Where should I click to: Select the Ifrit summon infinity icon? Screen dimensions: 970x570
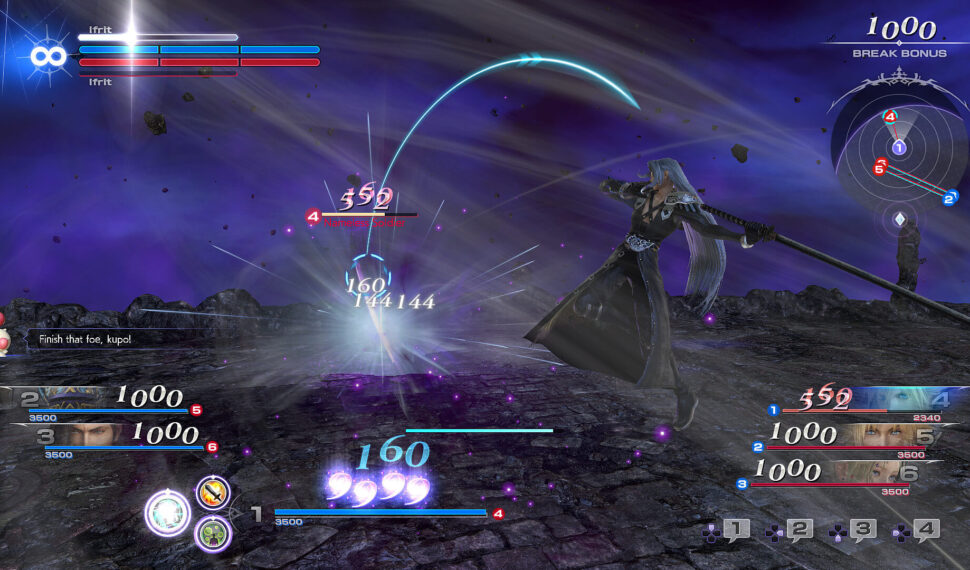coord(48,55)
